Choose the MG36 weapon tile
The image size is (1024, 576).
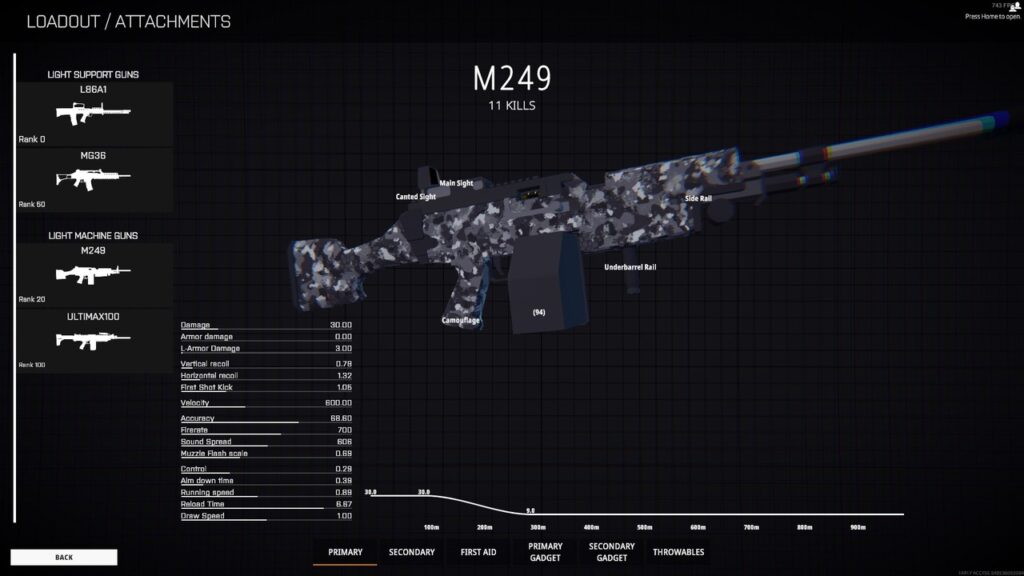[x=94, y=178]
